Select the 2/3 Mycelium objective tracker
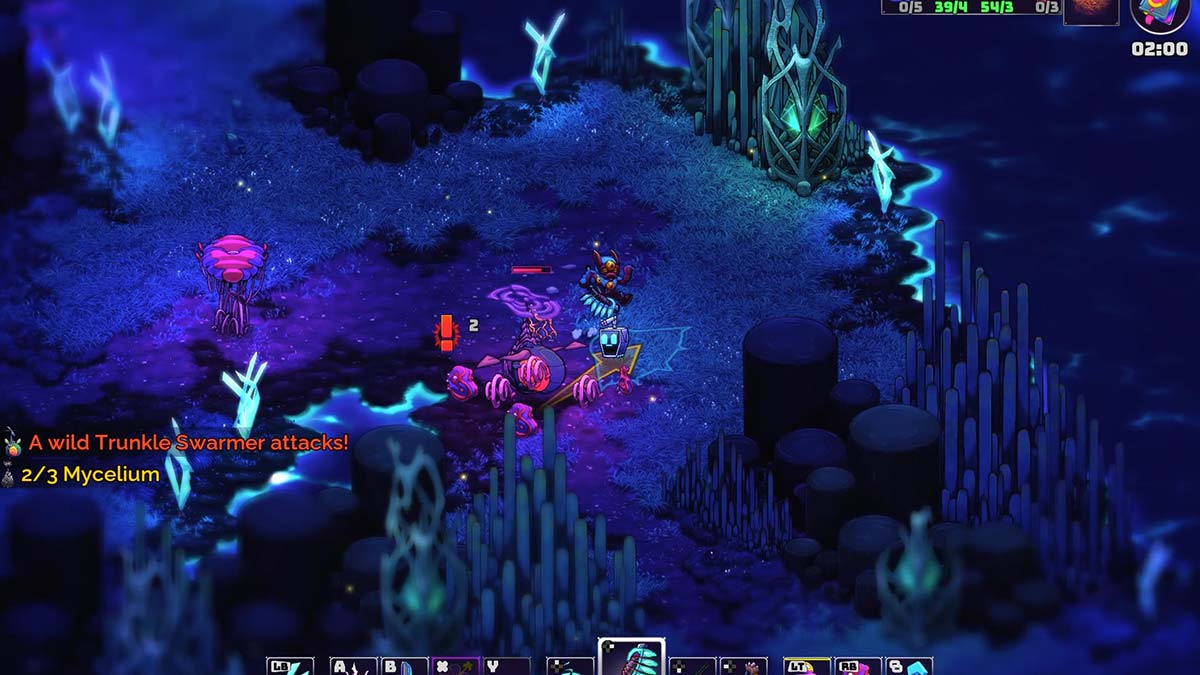1200x675 pixels. pyautogui.click(x=90, y=475)
